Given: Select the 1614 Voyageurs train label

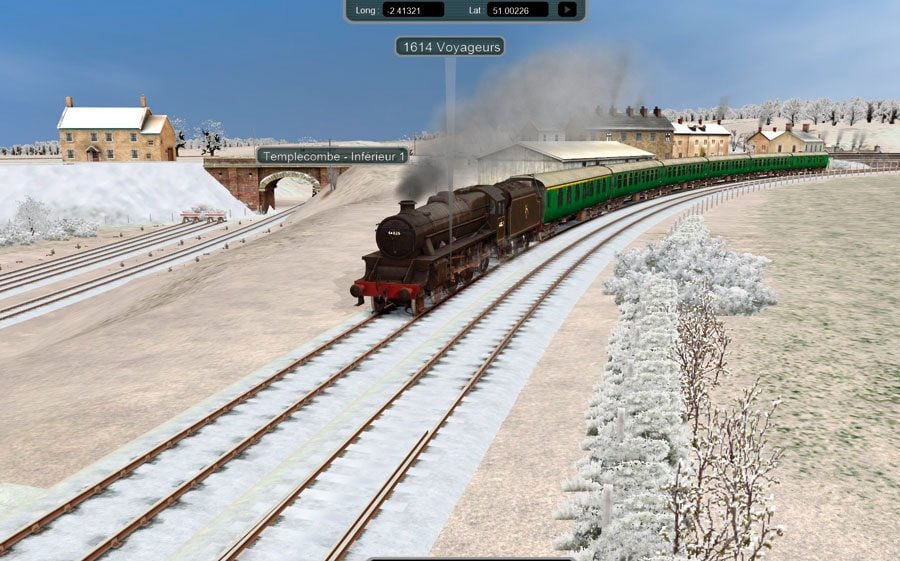Looking at the screenshot, I should [x=449, y=46].
